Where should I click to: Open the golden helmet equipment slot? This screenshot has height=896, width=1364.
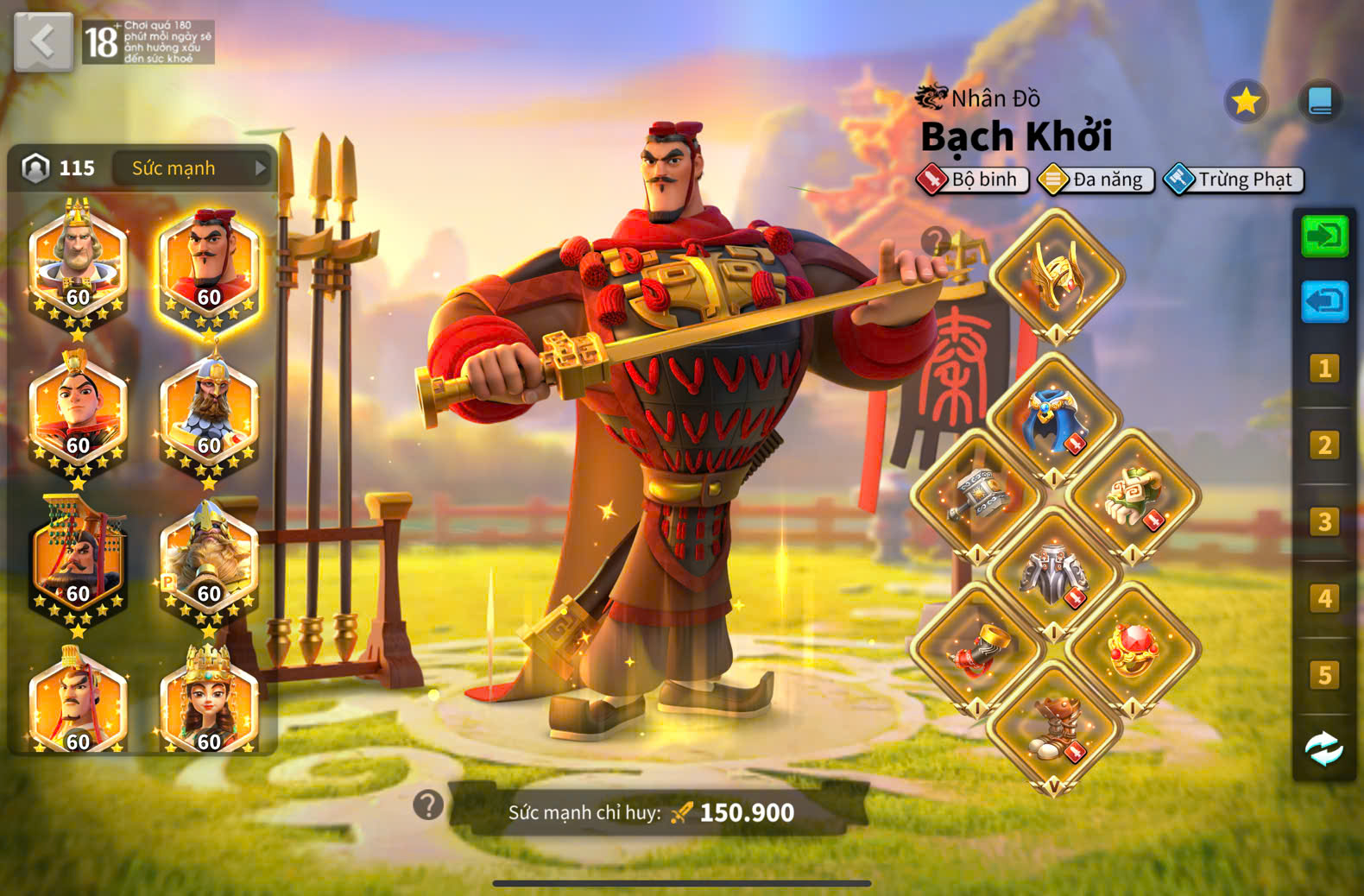click(x=1056, y=276)
